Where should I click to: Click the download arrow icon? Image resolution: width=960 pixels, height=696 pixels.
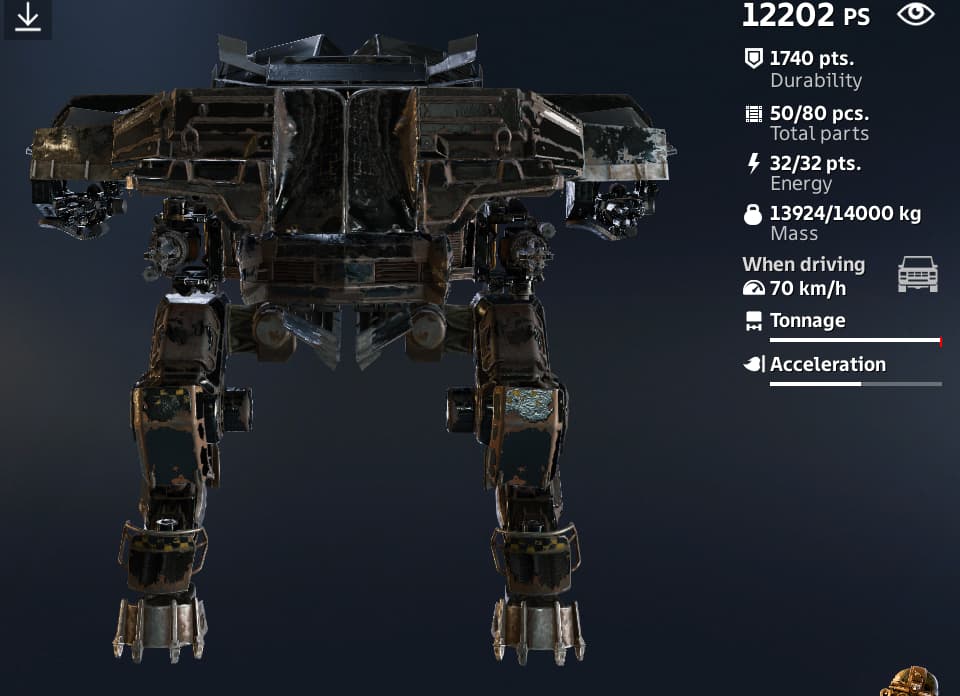(x=28, y=18)
